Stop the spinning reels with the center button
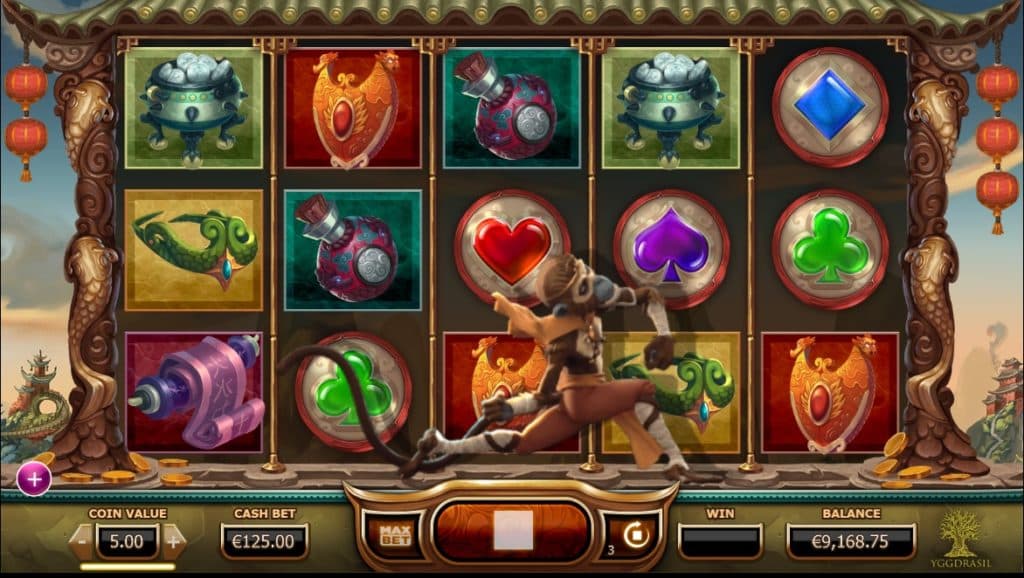1024x578 pixels. (512, 531)
